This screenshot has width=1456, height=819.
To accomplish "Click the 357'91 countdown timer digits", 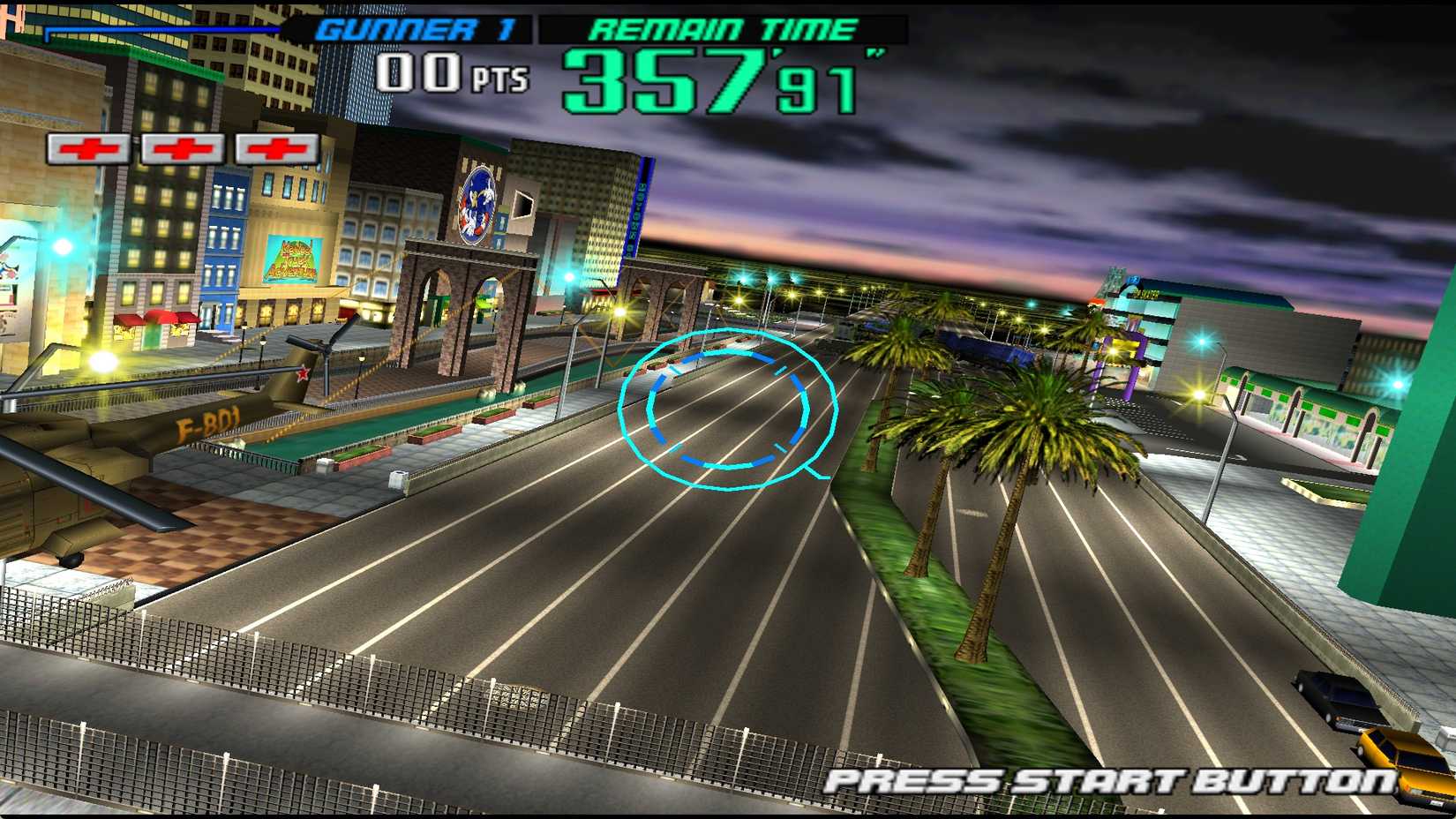I will point(706,81).
